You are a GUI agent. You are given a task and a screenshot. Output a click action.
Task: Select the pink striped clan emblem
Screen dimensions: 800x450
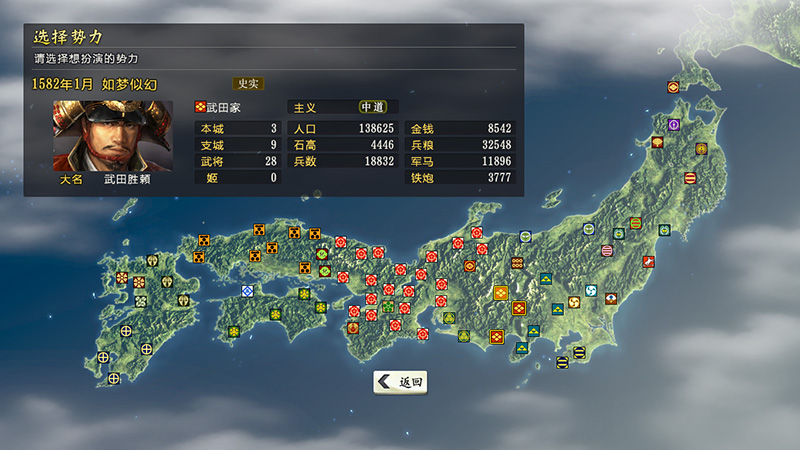click(606, 249)
